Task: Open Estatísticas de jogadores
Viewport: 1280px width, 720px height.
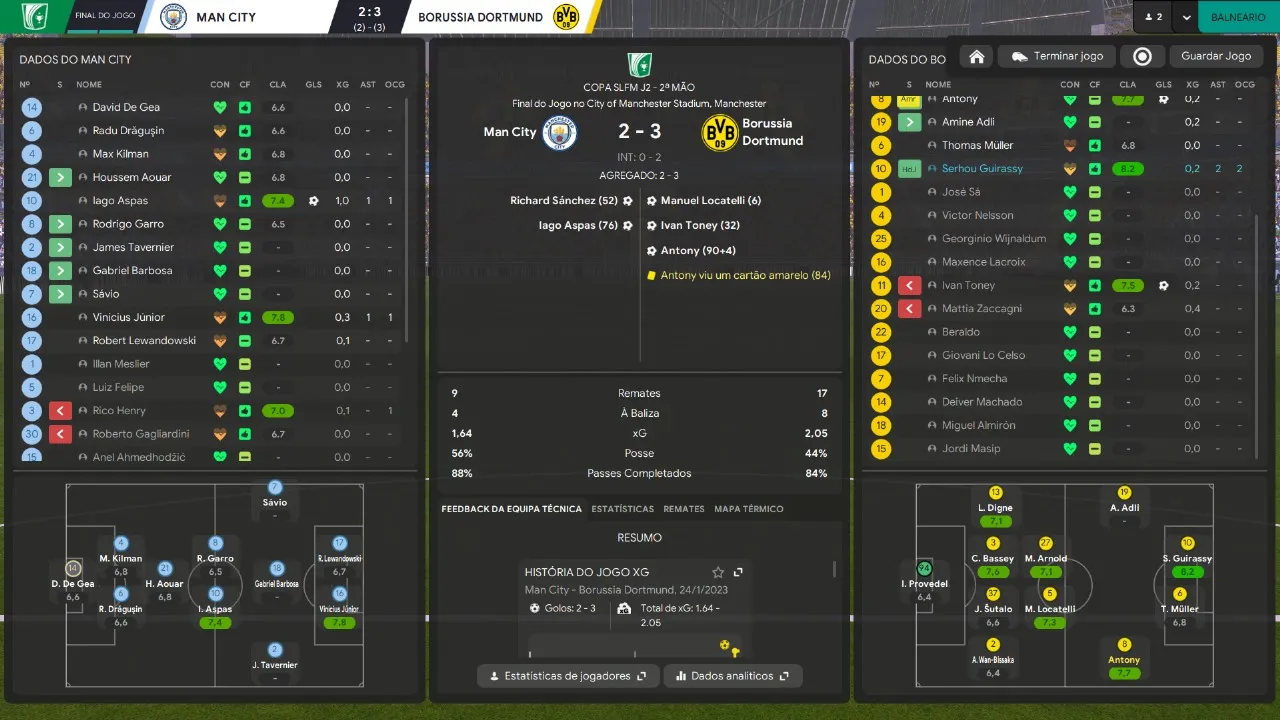Action: pyautogui.click(x=568, y=676)
